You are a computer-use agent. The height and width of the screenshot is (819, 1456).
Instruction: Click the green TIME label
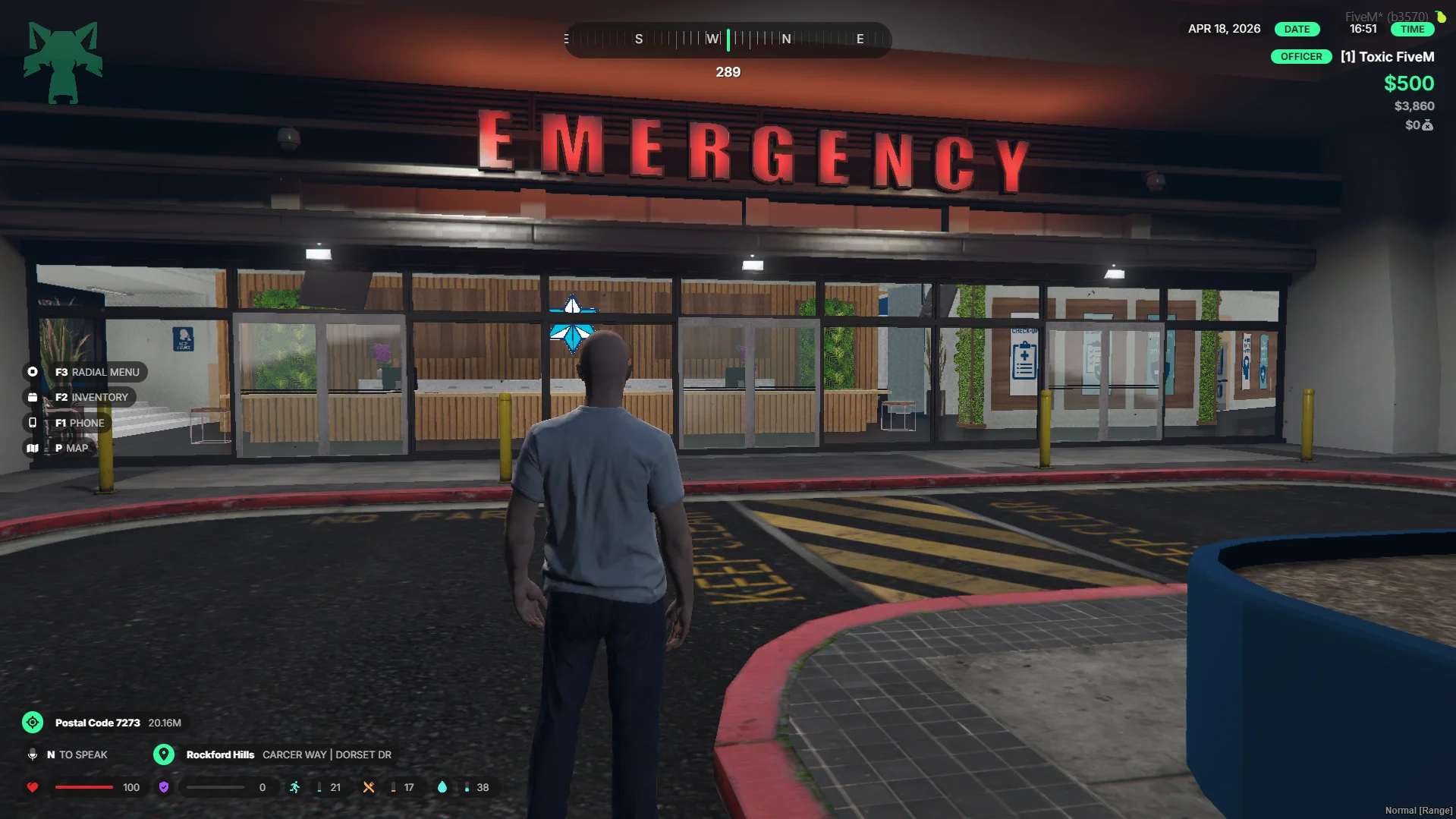click(1412, 29)
